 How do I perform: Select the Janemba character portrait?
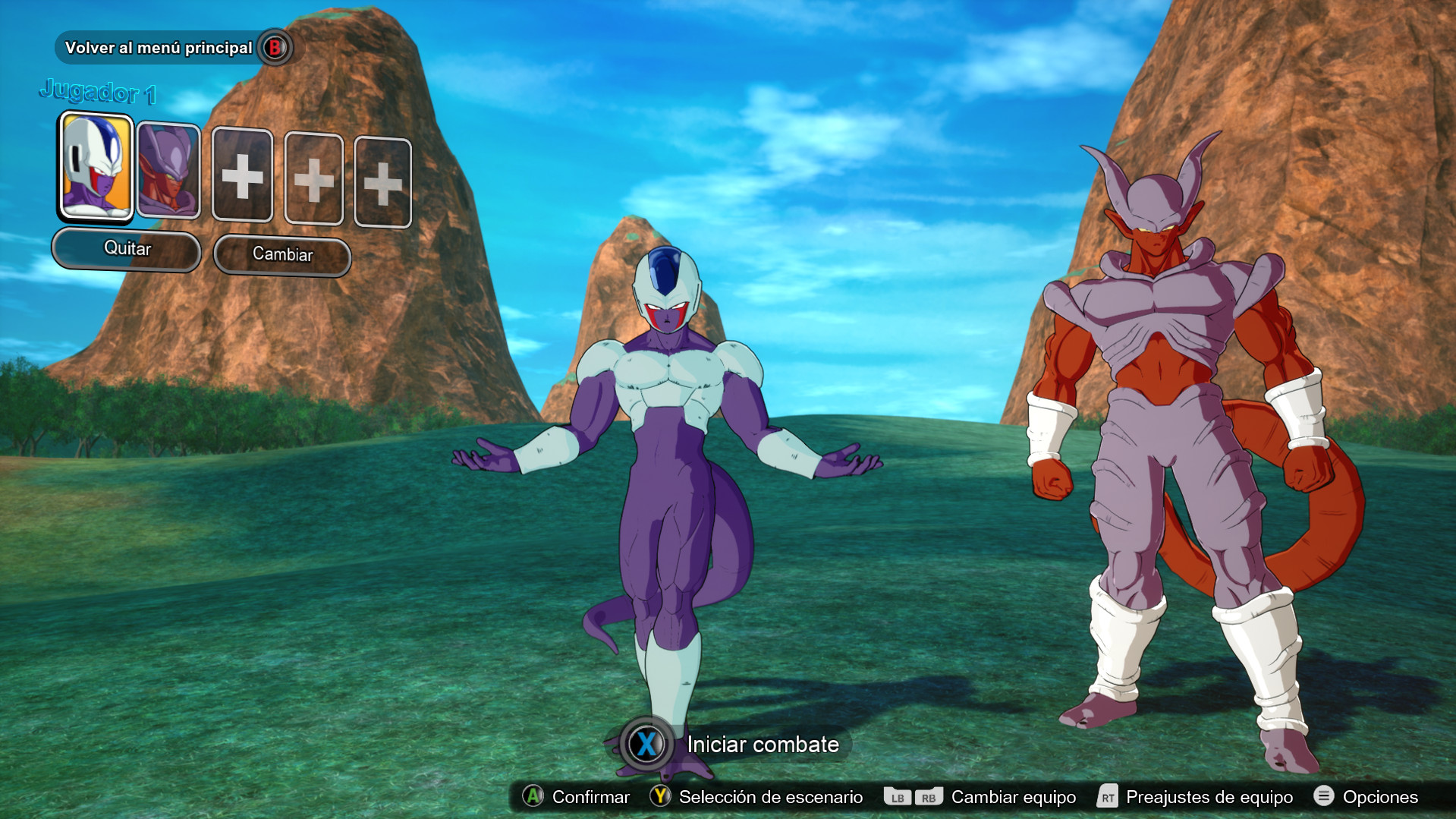click(x=168, y=169)
